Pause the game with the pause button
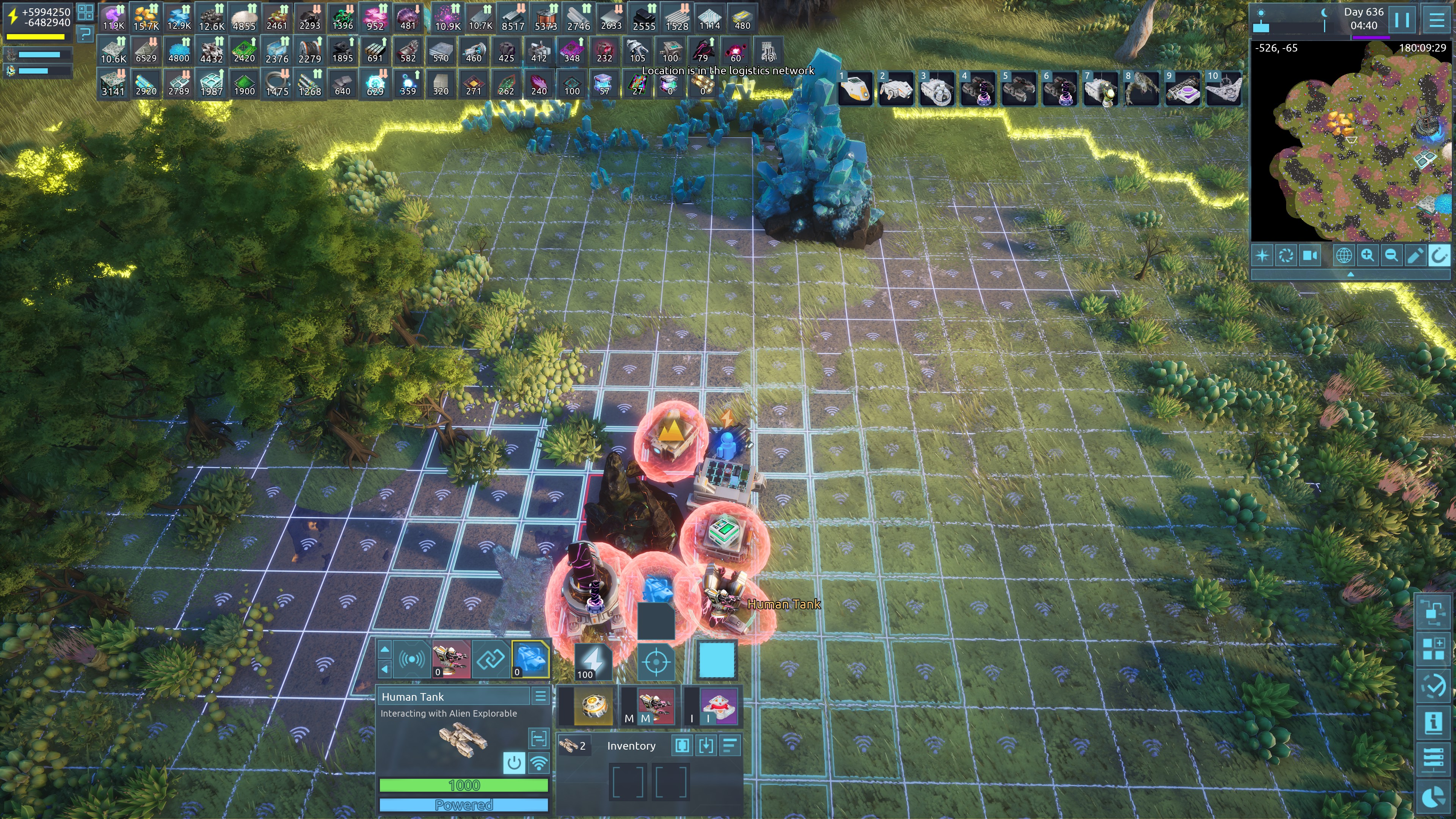Image resolution: width=1456 pixels, height=819 pixels. [x=1402, y=20]
